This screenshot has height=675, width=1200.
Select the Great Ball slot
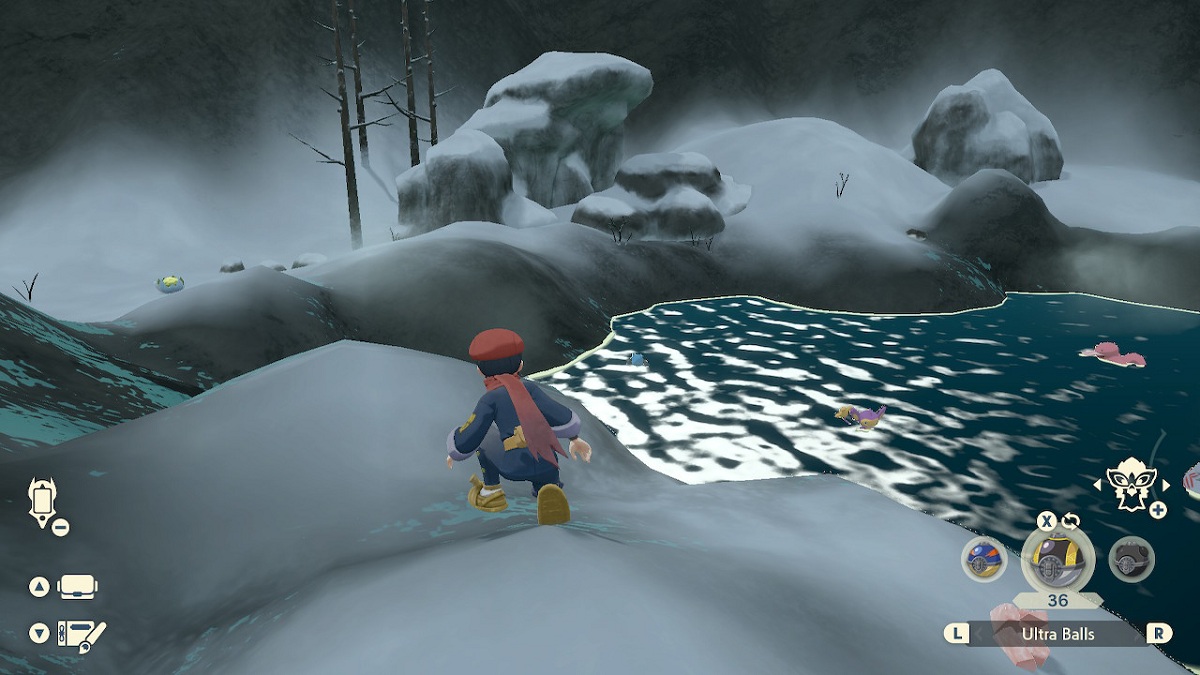984,559
